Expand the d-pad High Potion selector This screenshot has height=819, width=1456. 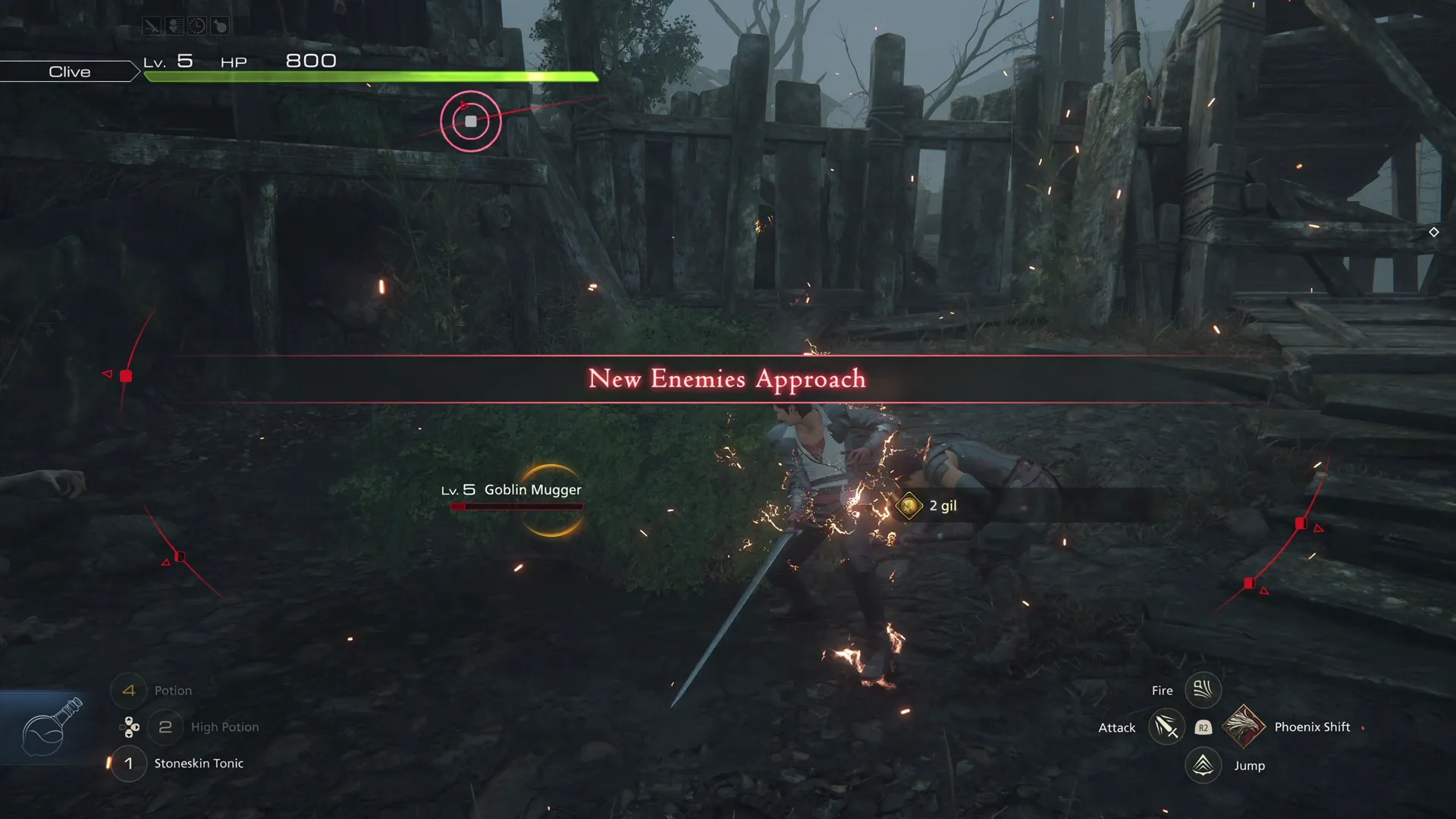(x=129, y=726)
